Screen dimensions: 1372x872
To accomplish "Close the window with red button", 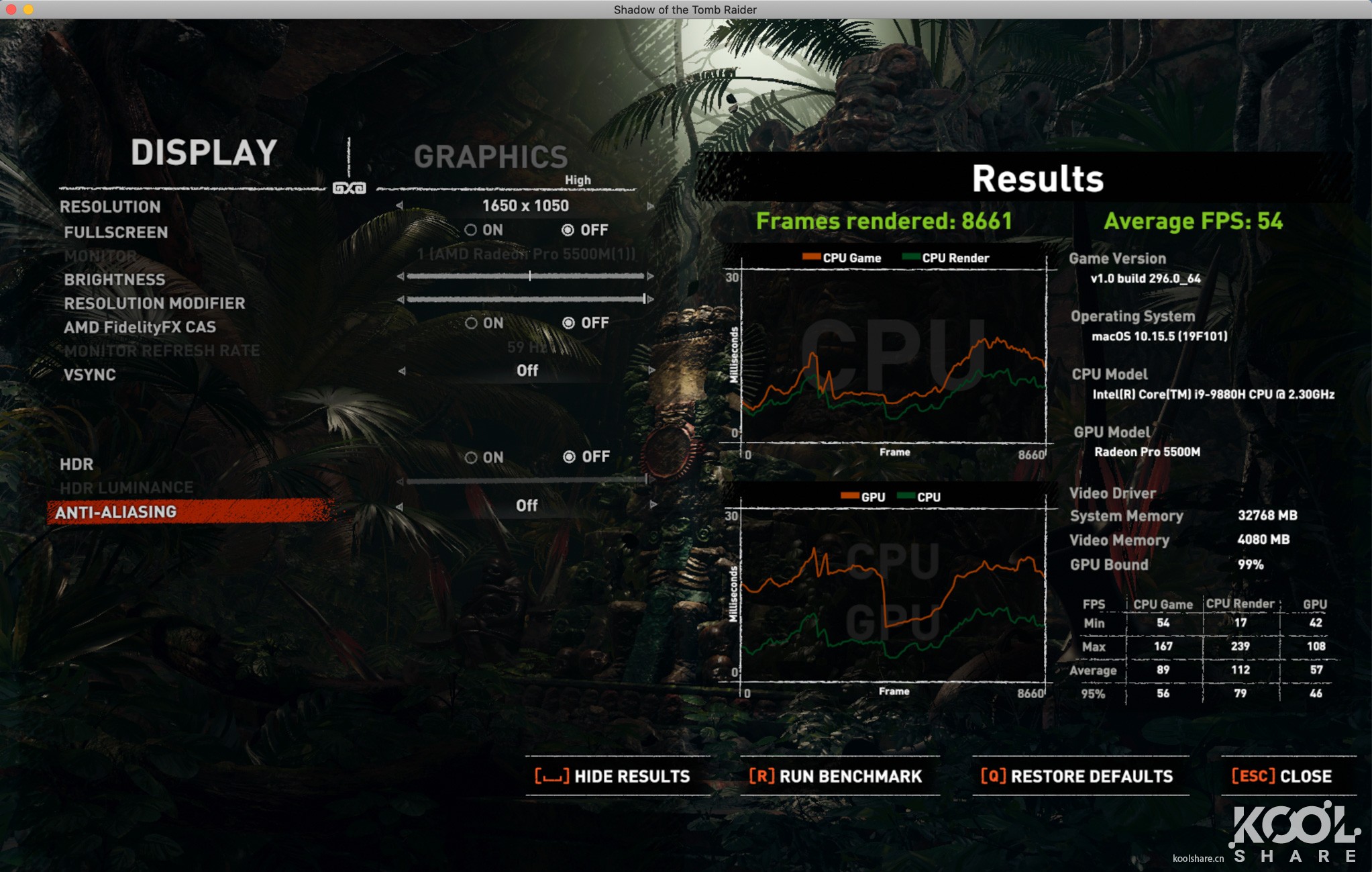I will (11, 9).
